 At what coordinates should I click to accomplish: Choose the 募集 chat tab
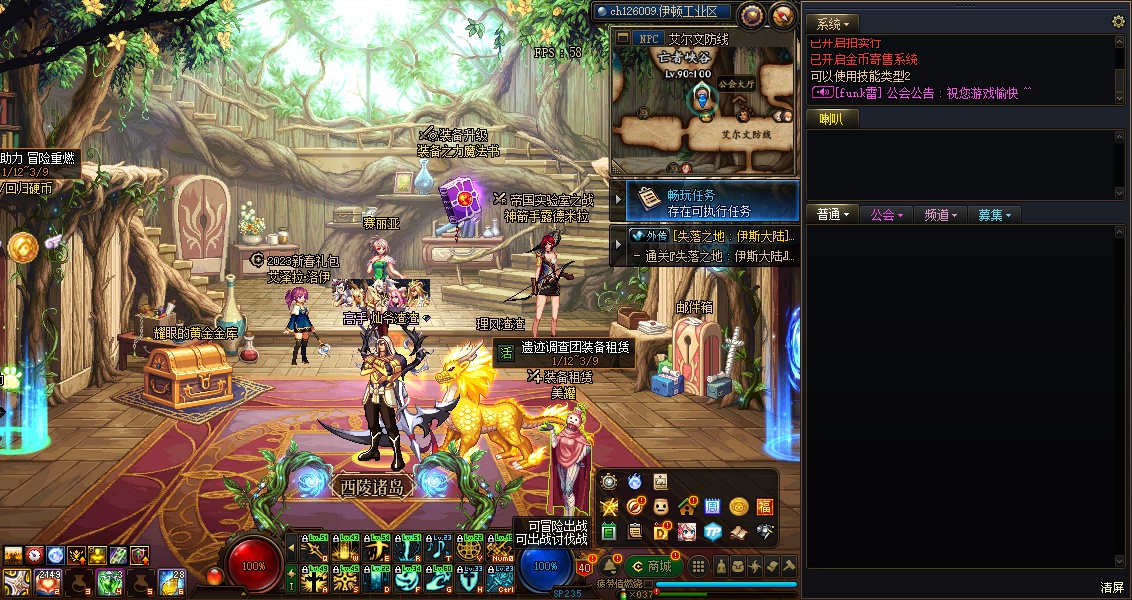tap(994, 214)
